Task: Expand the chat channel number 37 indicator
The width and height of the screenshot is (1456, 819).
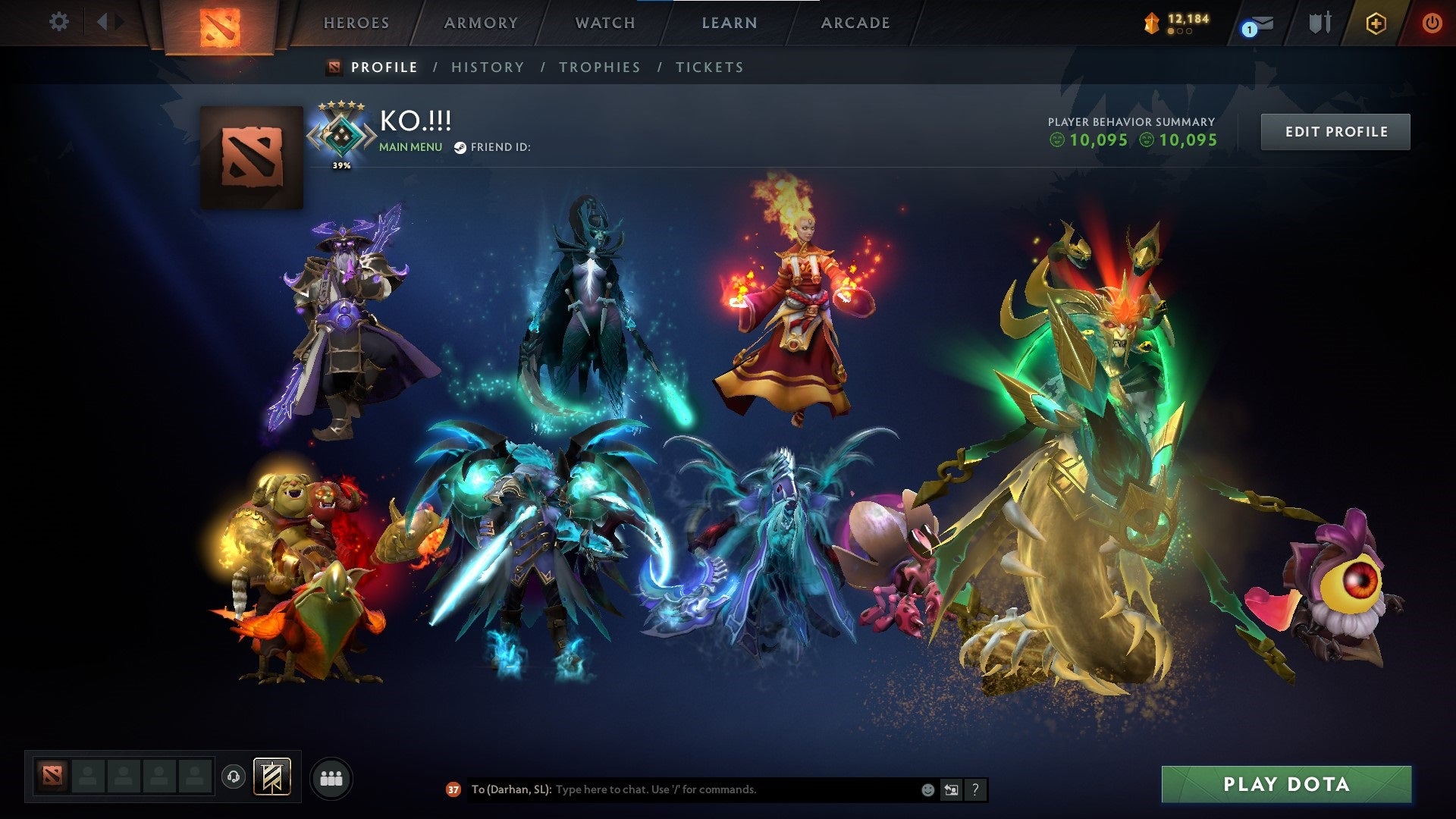Action: (453, 789)
